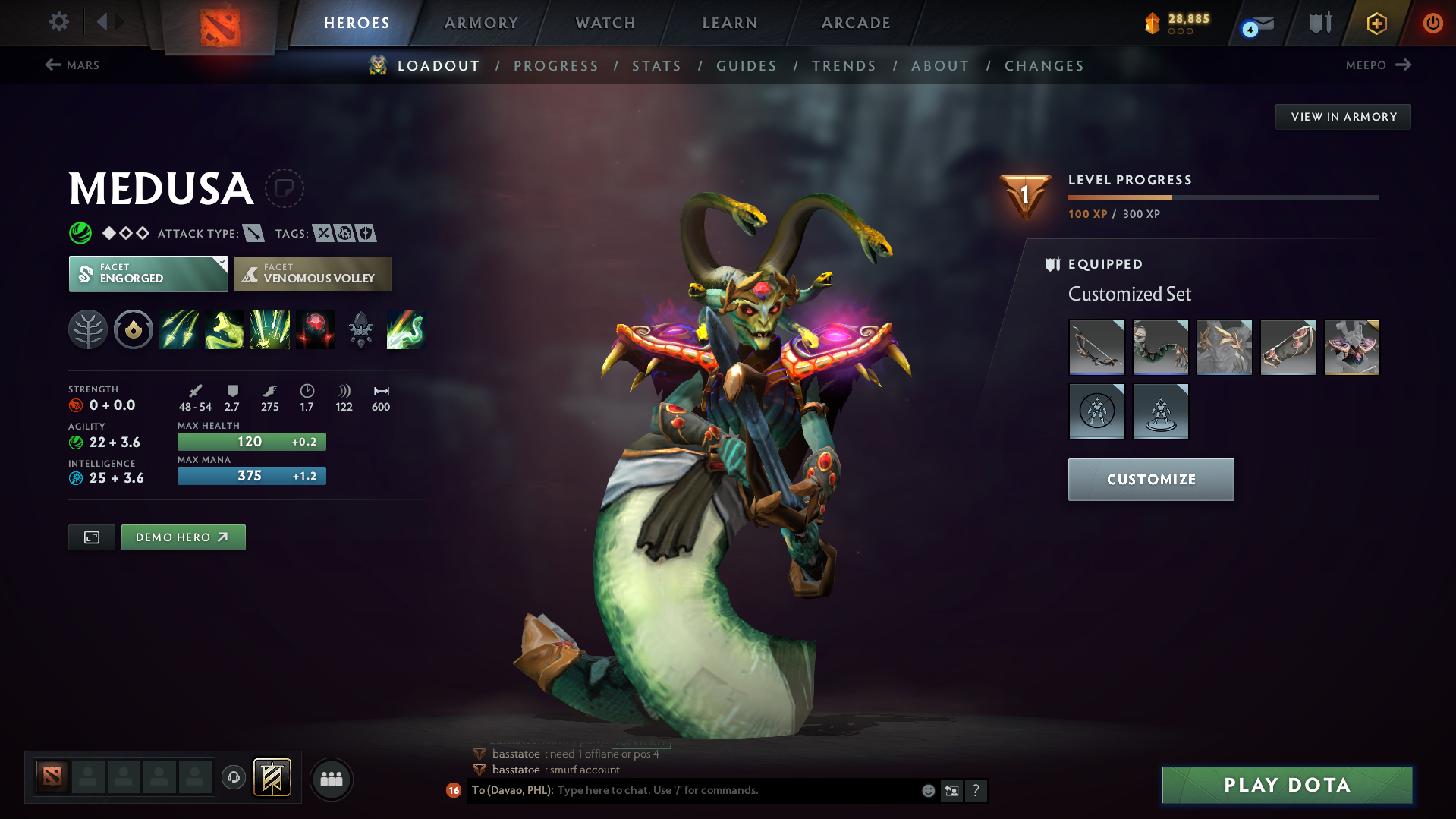The width and height of the screenshot is (1456, 819).
Task: Open the emoticon picker beside chat input
Action: pos(927,790)
